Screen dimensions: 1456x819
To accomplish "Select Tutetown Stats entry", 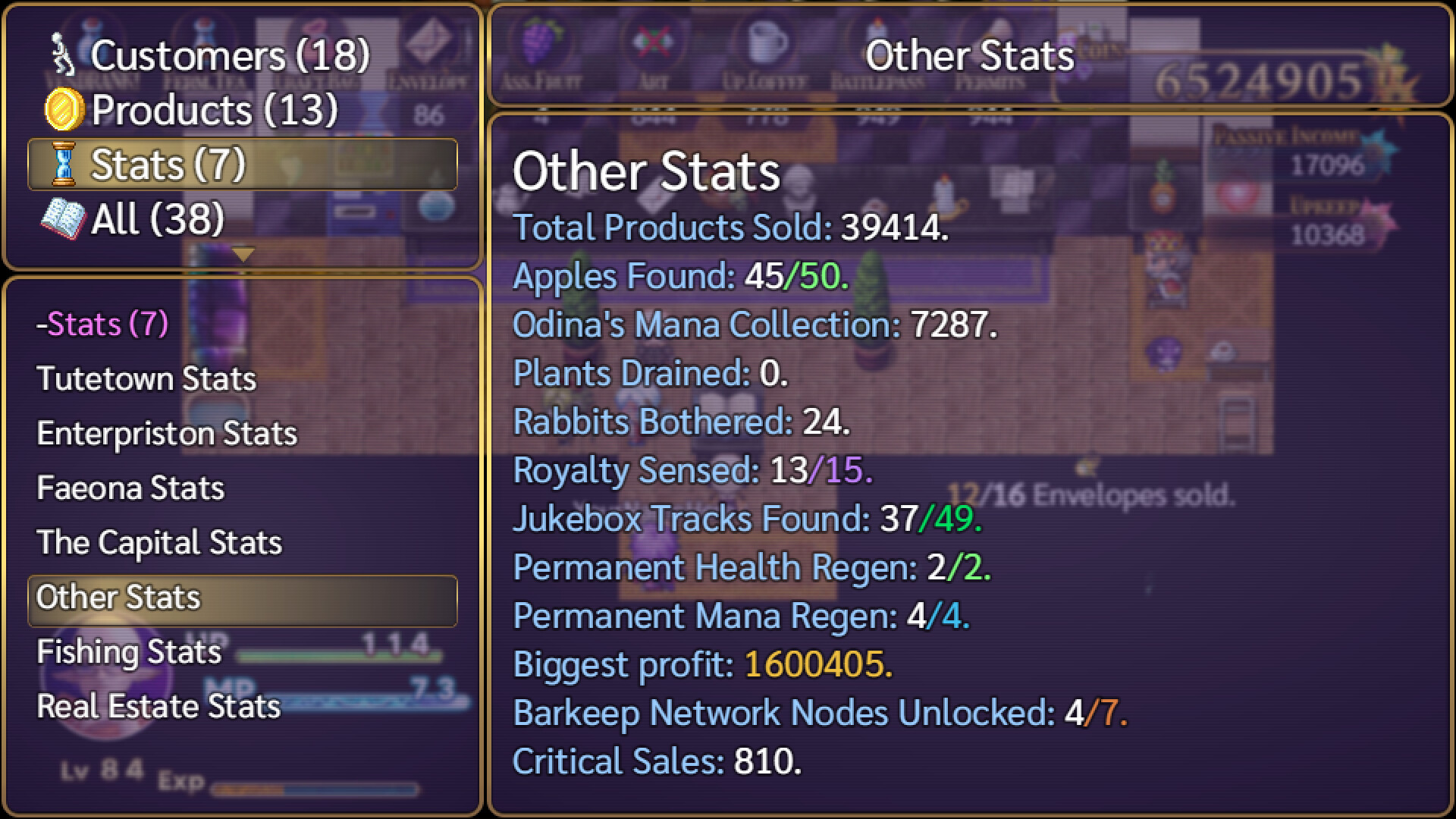I will tap(146, 379).
